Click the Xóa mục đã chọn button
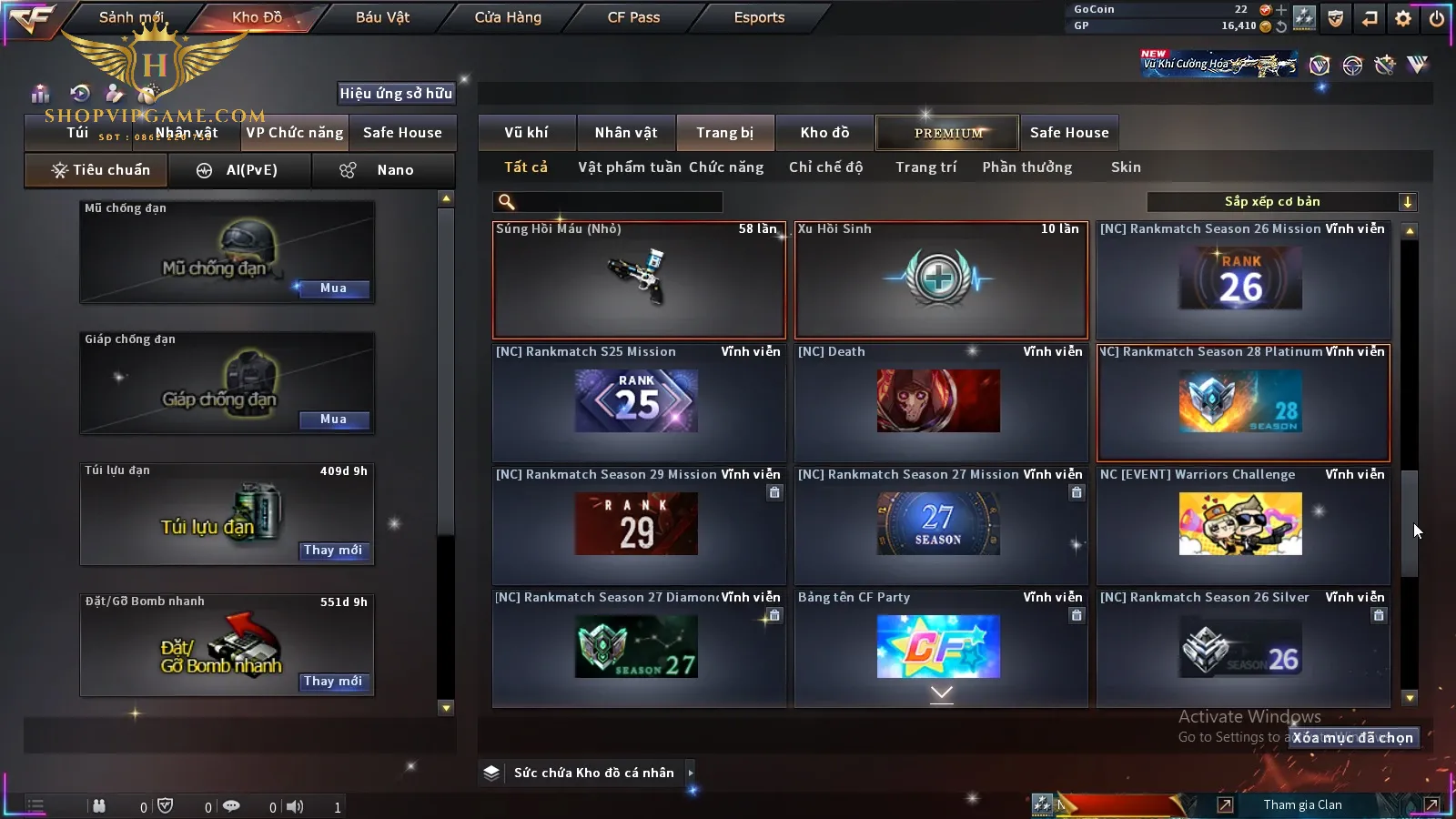 1352,738
